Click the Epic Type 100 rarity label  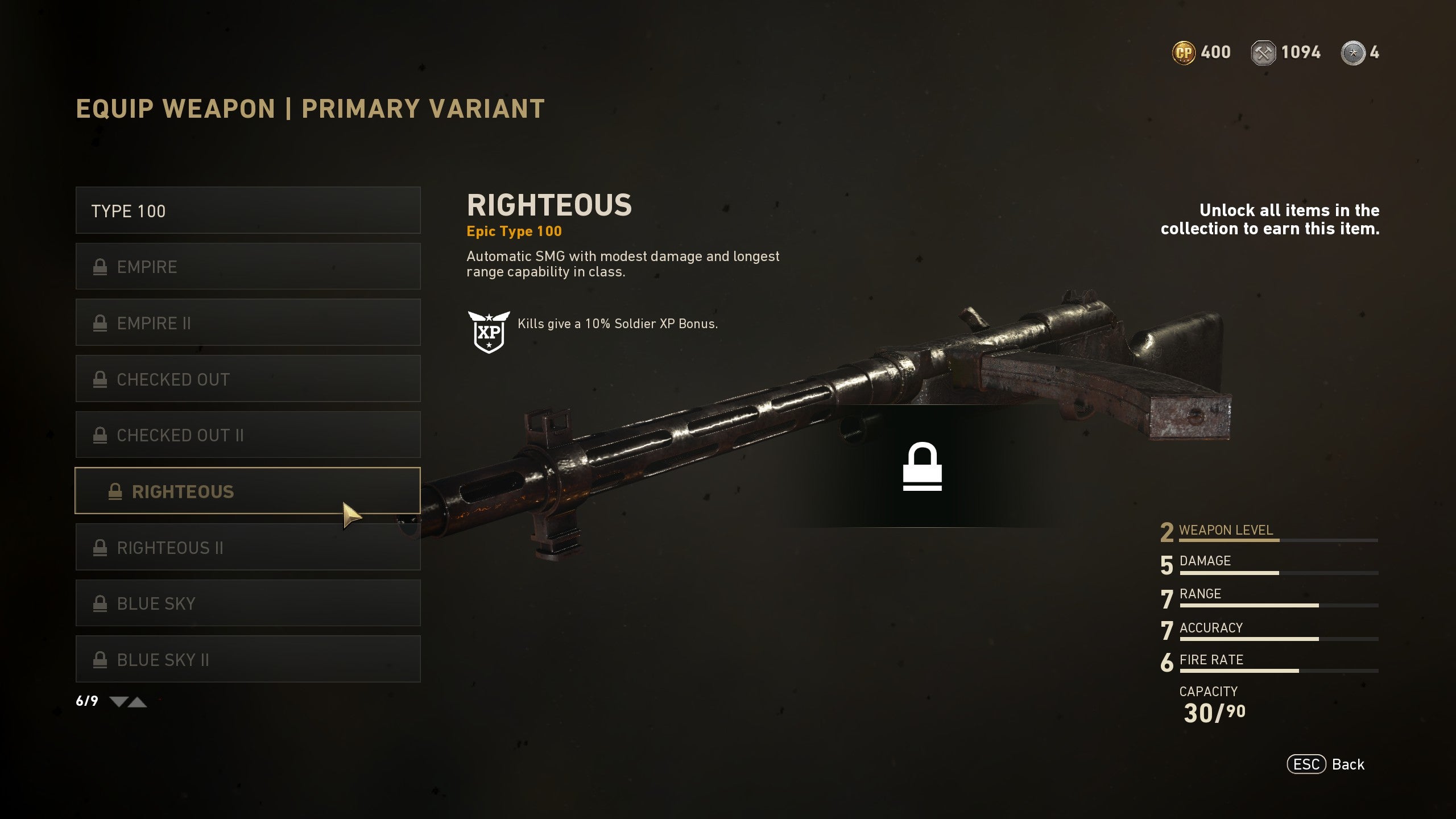514,231
